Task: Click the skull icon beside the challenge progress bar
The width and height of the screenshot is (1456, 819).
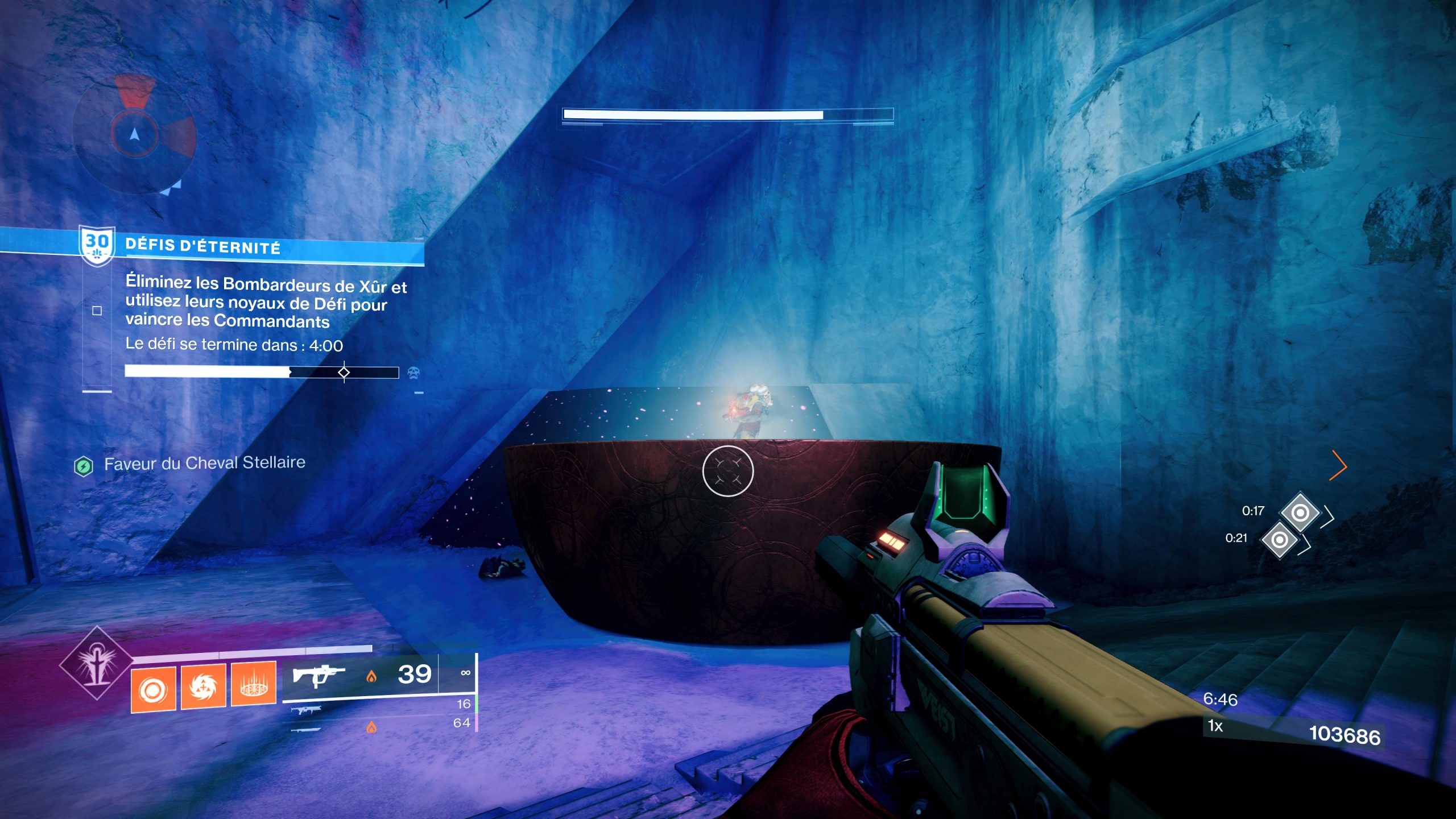Action: (413, 373)
